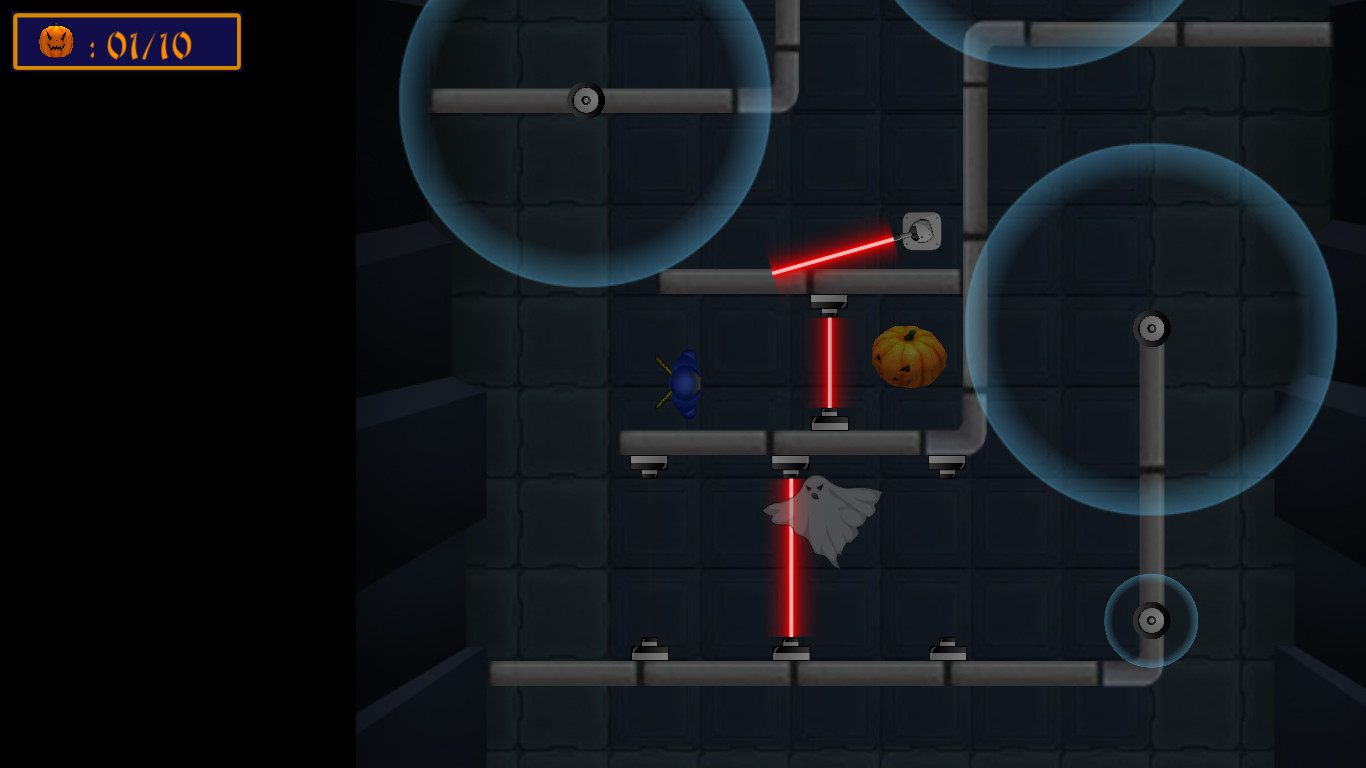Click the lower pivot bolt inside the small bubble
Viewport: 1366px width, 768px height.
coord(1152,620)
